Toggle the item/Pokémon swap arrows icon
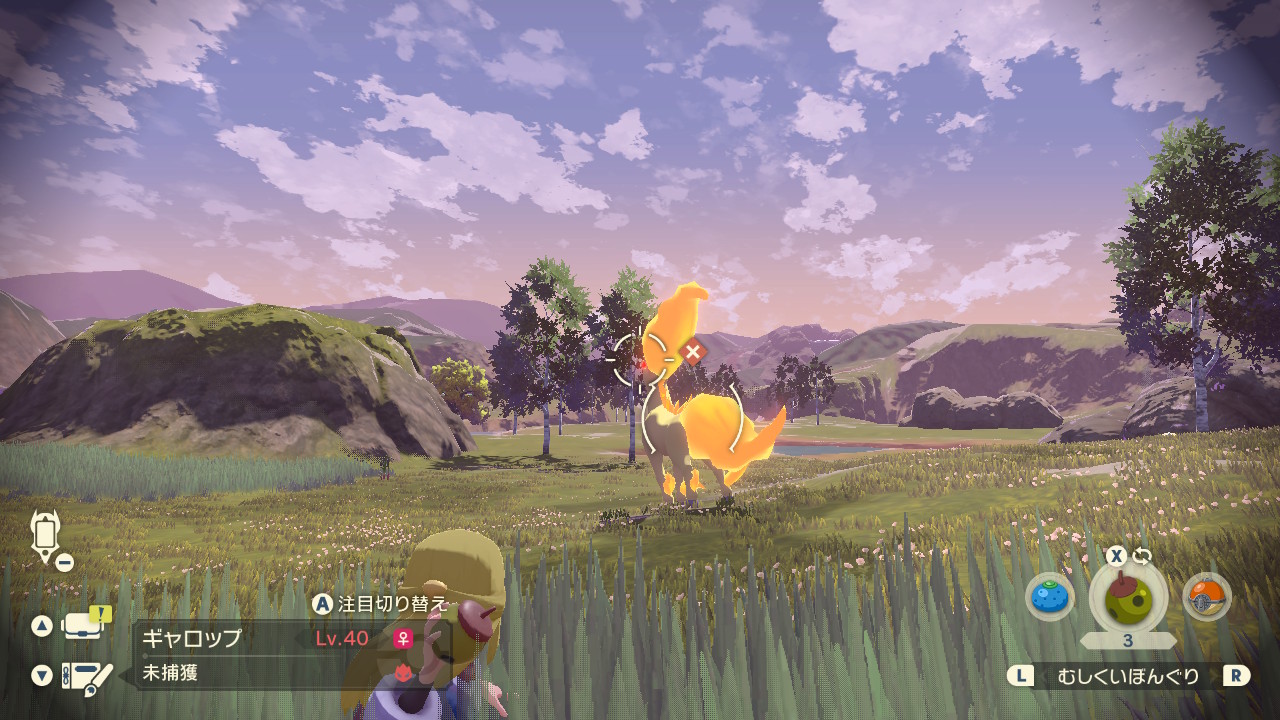The width and height of the screenshot is (1280, 720). point(1142,556)
